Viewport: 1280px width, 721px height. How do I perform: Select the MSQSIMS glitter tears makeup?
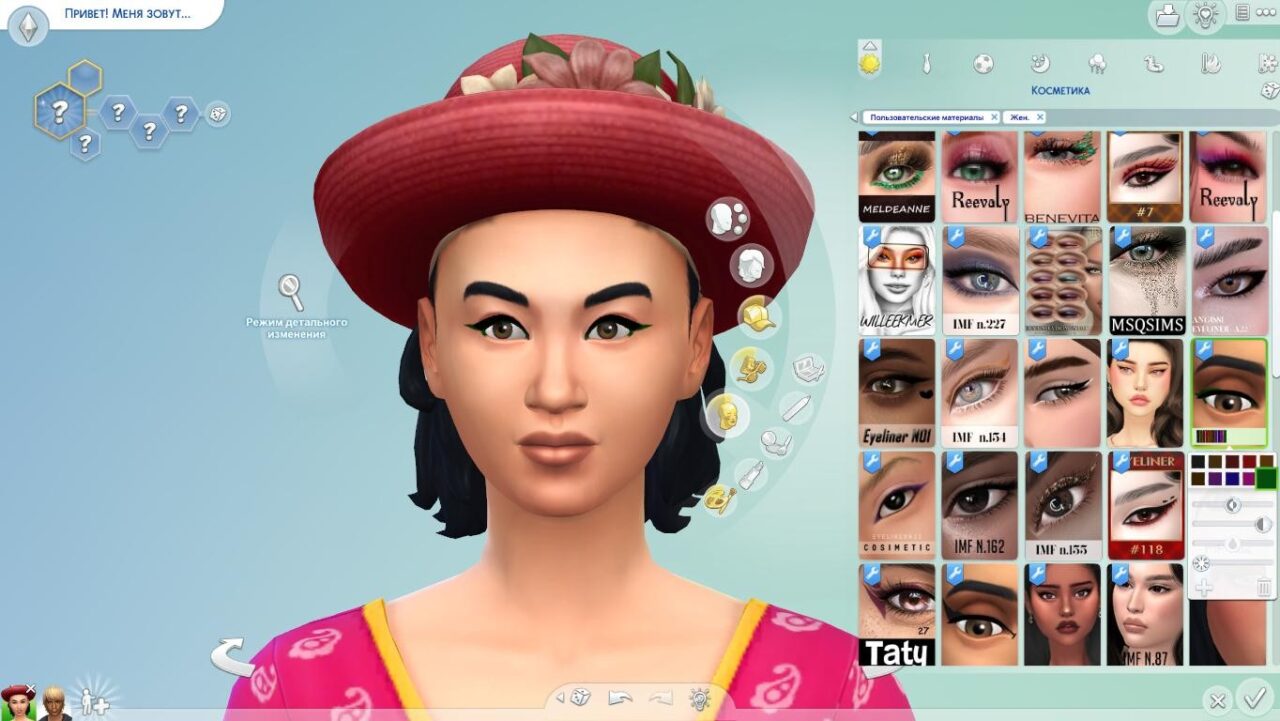click(x=1146, y=280)
